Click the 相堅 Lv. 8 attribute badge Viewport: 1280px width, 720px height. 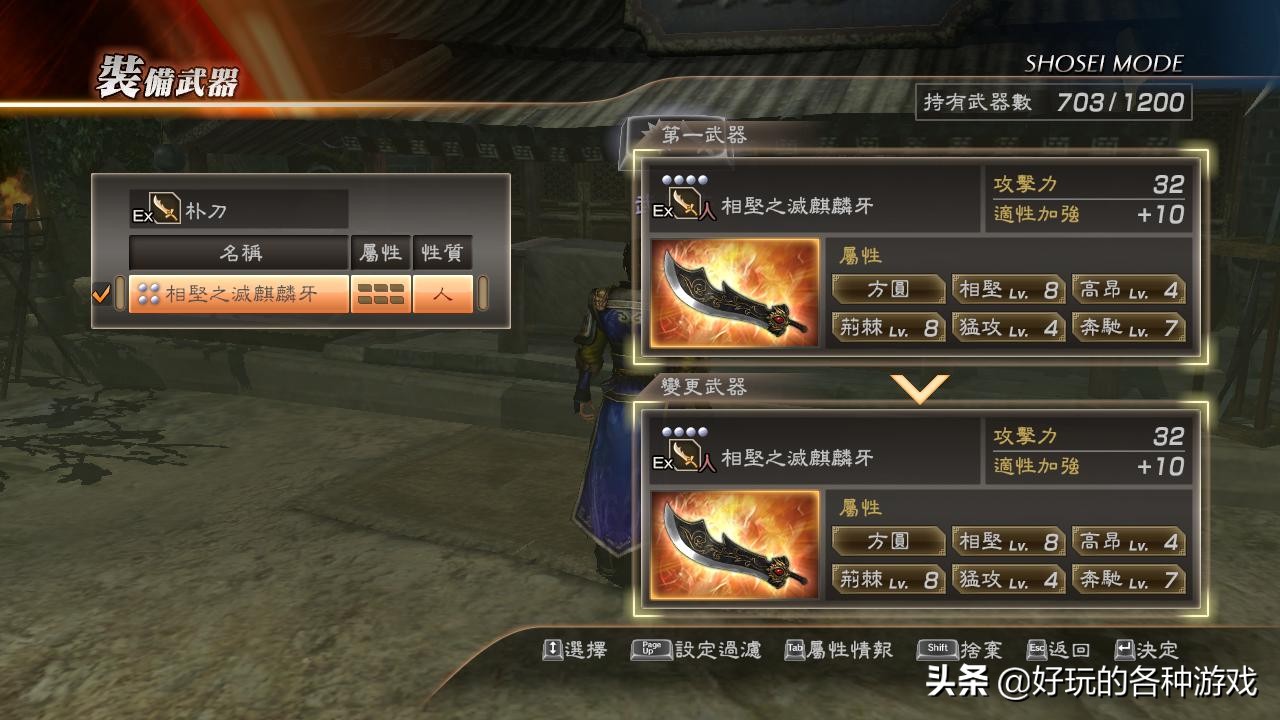pyautogui.click(x=1007, y=289)
